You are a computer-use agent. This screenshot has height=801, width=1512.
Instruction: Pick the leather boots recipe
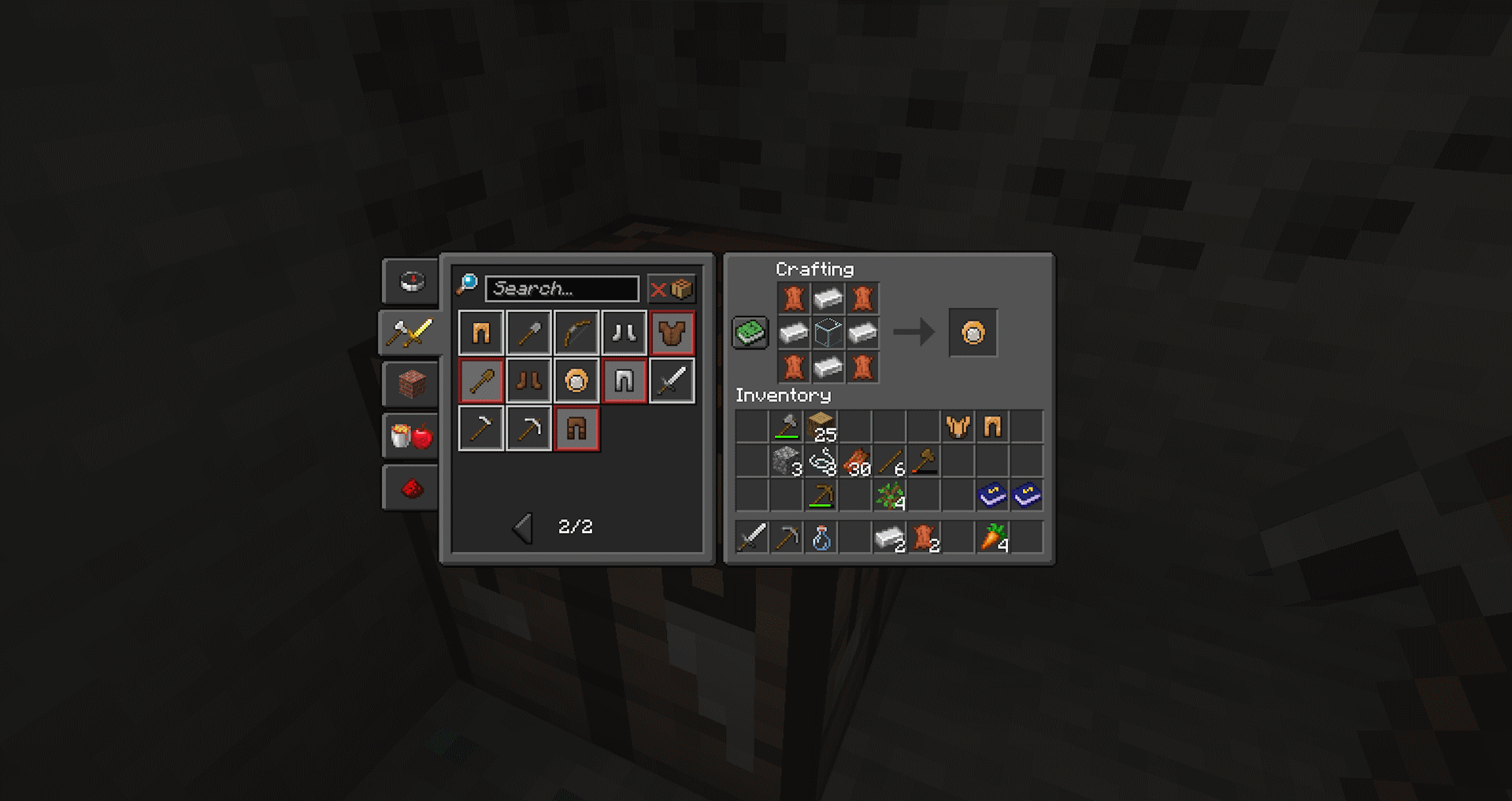(x=528, y=380)
